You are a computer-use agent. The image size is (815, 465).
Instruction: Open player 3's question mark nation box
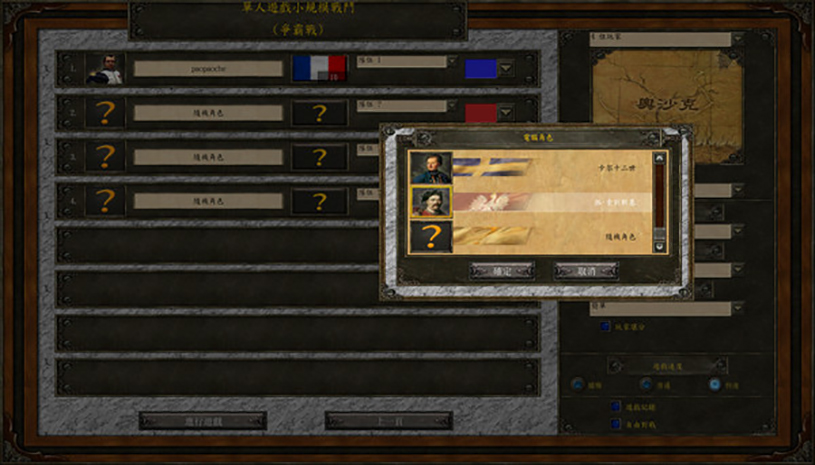coord(319,156)
